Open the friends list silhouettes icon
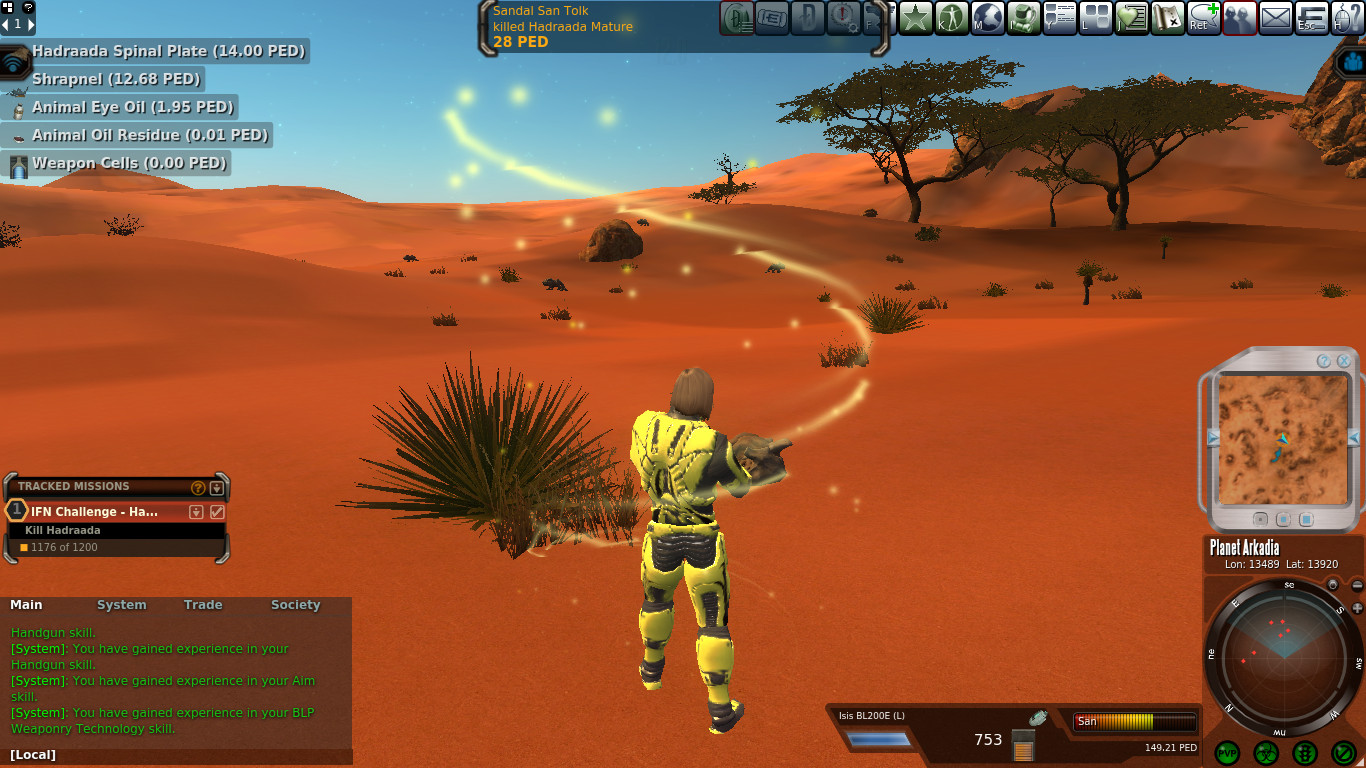Viewport: 1366px width, 768px height. [x=1239, y=17]
